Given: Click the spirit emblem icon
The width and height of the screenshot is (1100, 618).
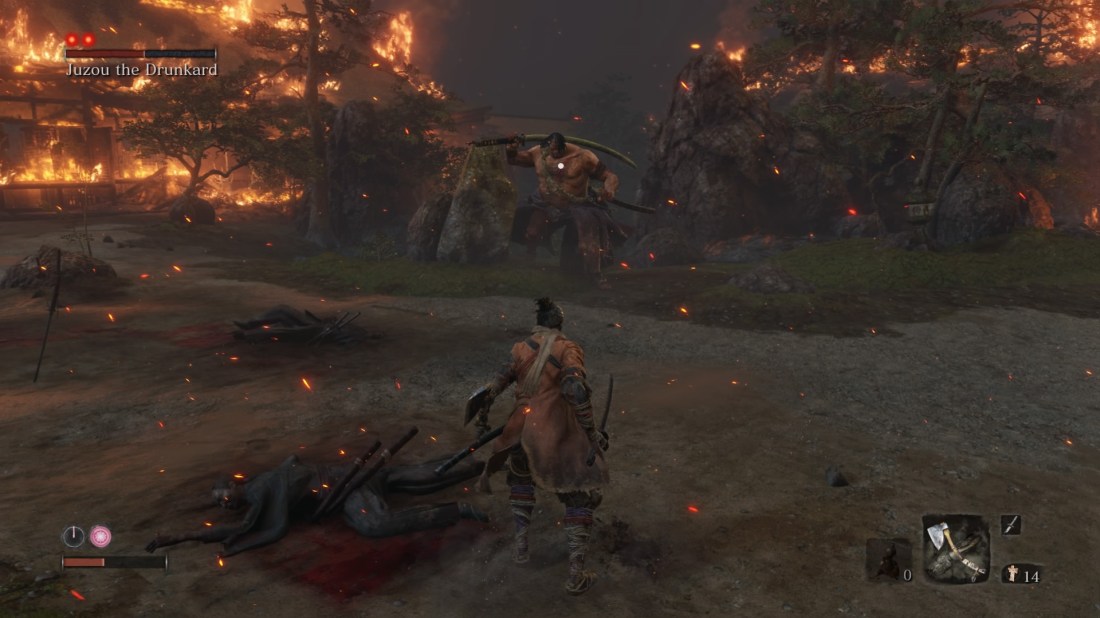Looking at the screenshot, I should tap(1011, 574).
